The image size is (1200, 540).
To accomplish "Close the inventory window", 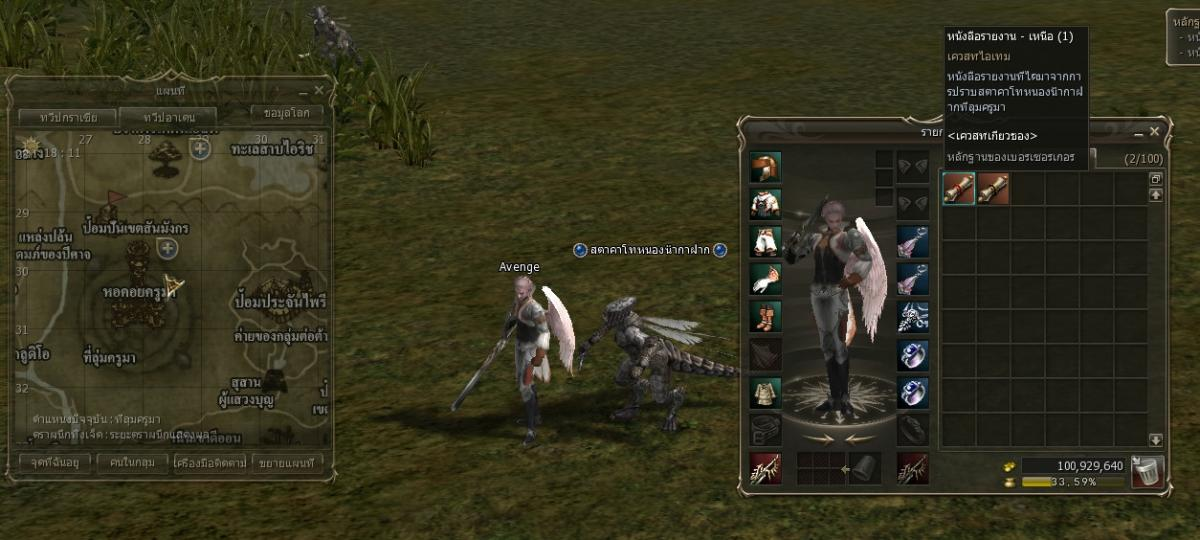I will click(x=1155, y=131).
